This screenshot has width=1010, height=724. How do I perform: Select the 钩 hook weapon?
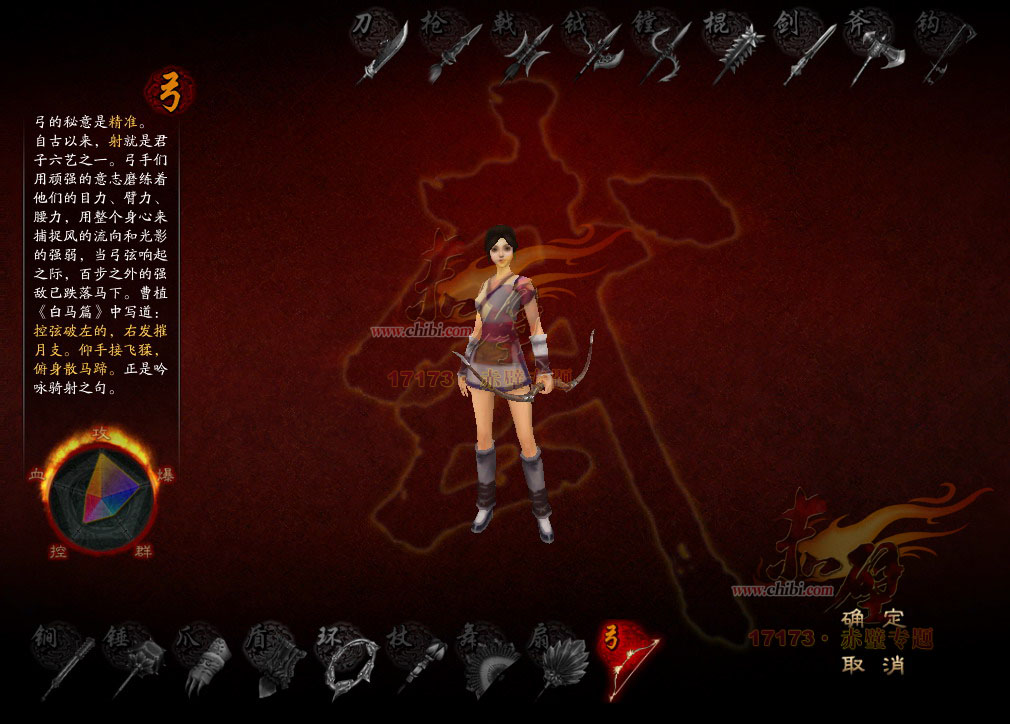944,47
